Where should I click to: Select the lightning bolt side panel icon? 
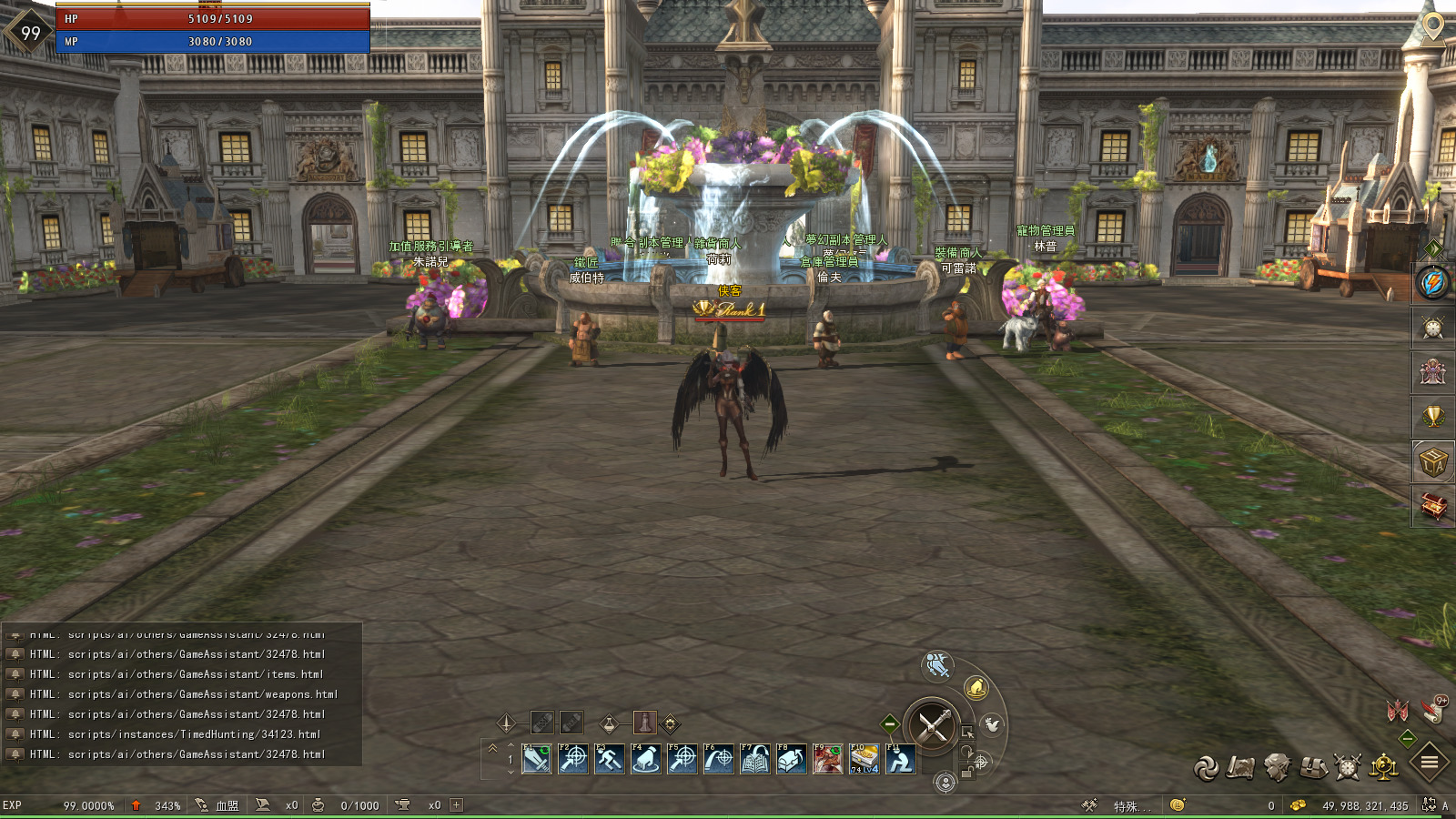1433,283
